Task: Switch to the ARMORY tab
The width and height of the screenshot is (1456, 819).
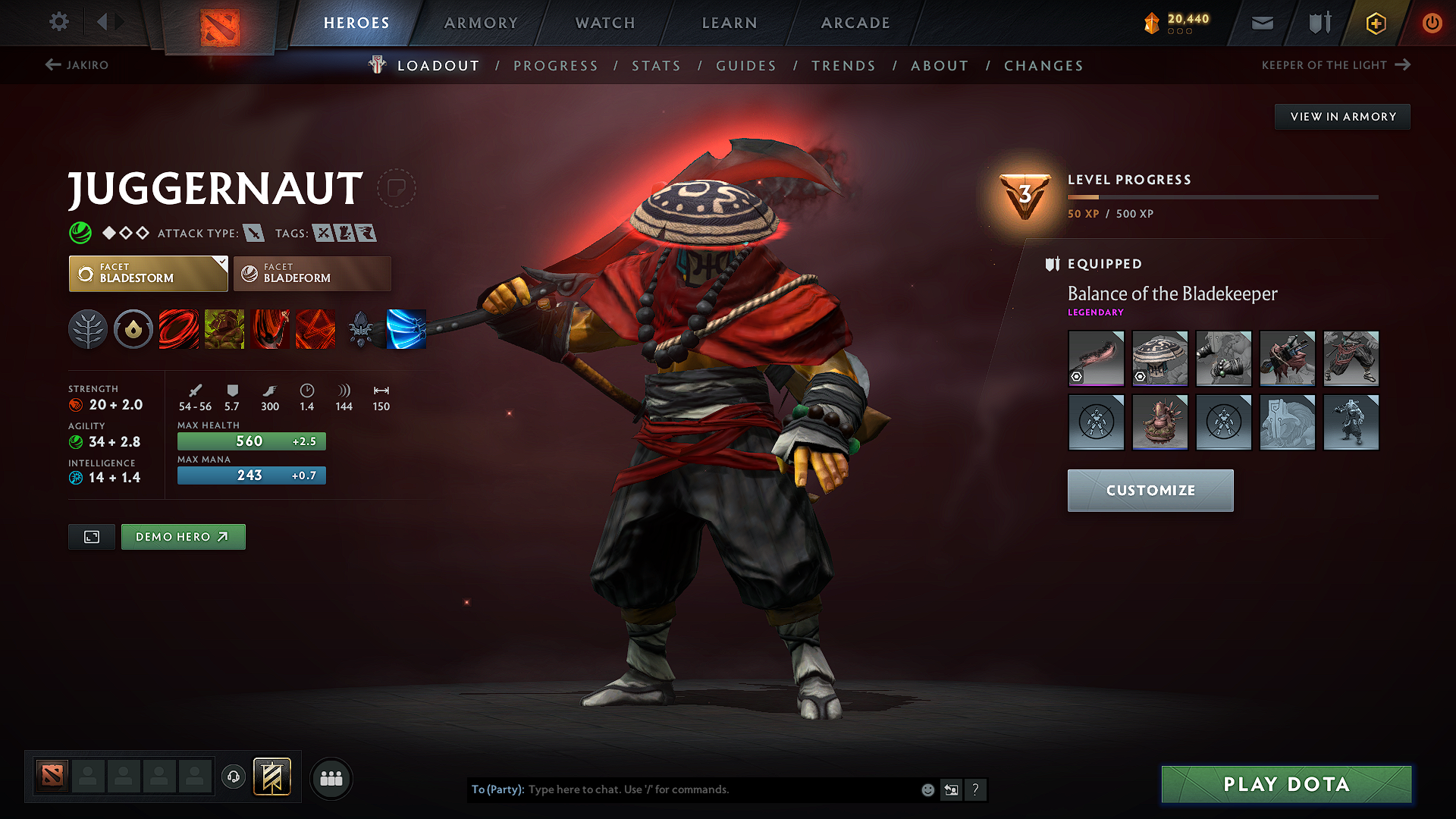Action: point(481,23)
